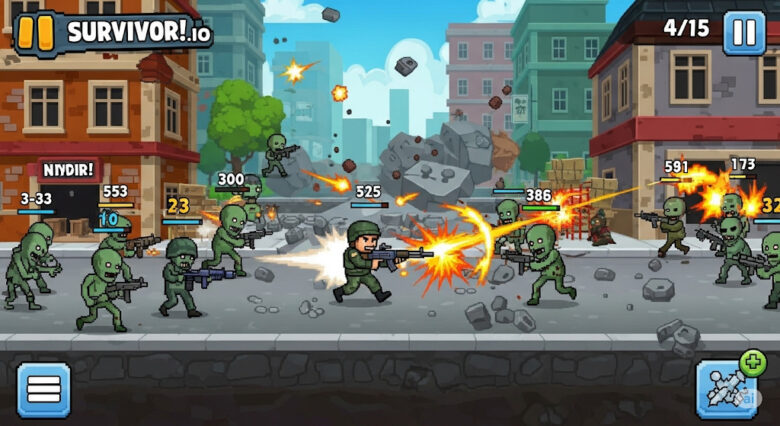Pause the game with the blue pause button

[744, 32]
